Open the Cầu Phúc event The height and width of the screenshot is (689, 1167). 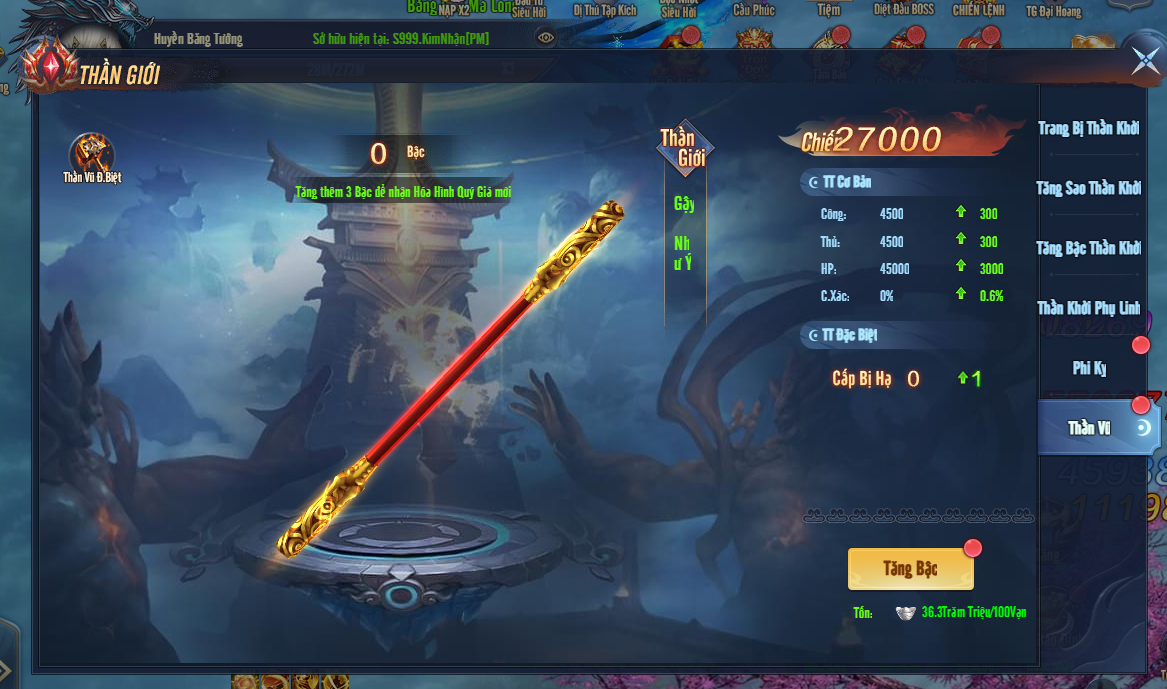click(754, 10)
